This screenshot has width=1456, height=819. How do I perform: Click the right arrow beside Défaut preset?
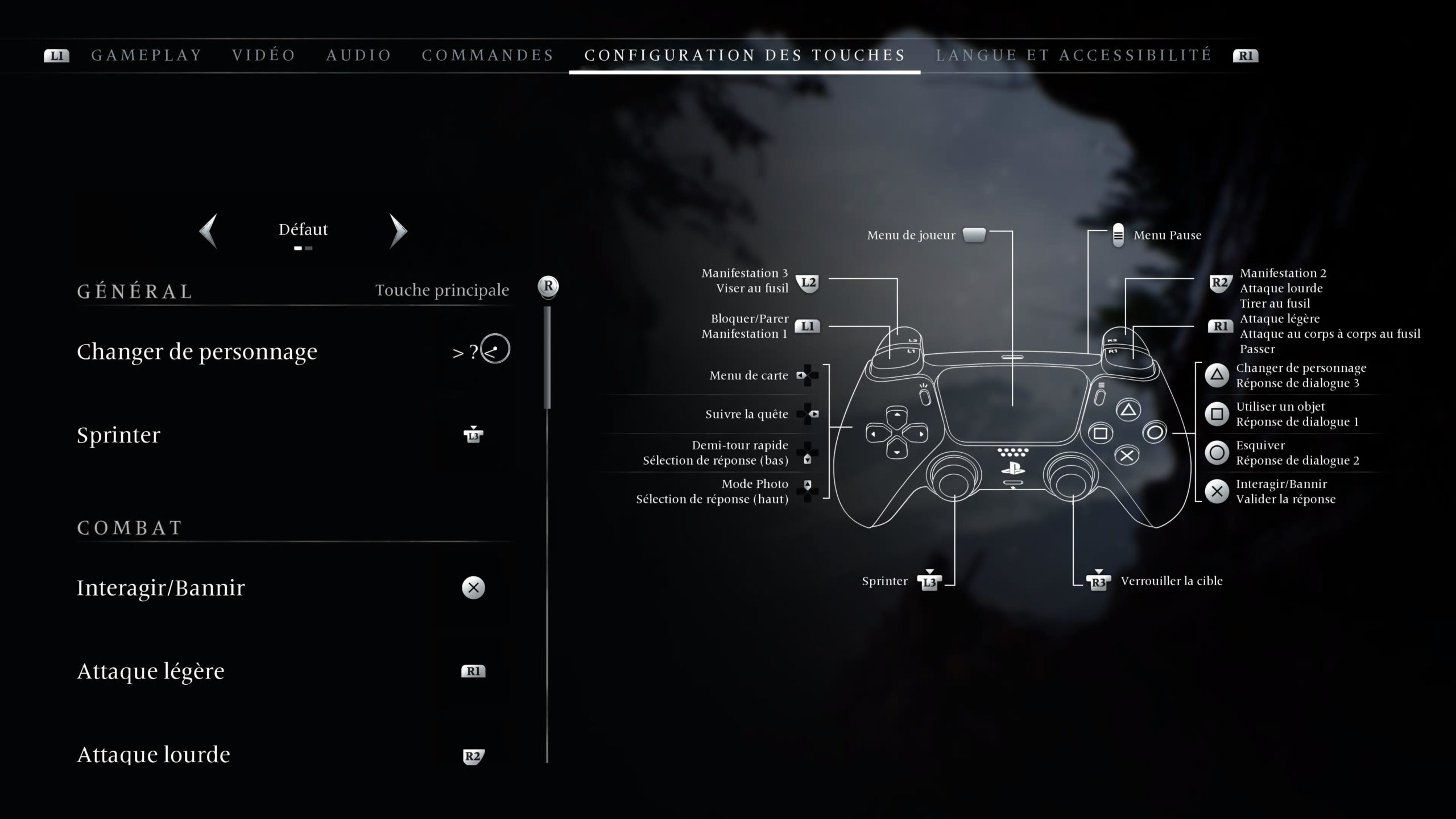pyautogui.click(x=398, y=230)
